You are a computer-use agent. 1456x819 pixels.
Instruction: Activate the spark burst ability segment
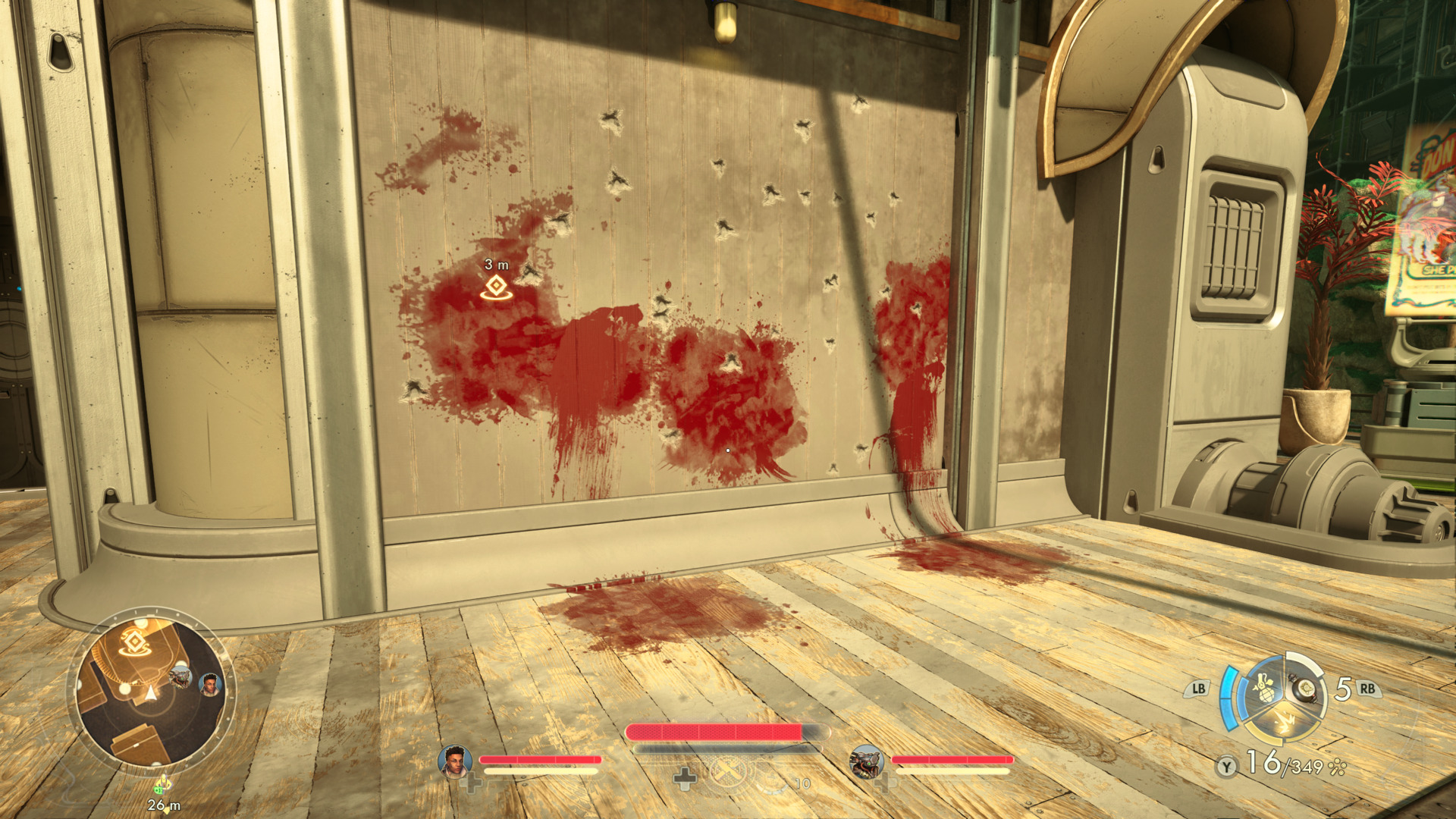(x=1284, y=720)
